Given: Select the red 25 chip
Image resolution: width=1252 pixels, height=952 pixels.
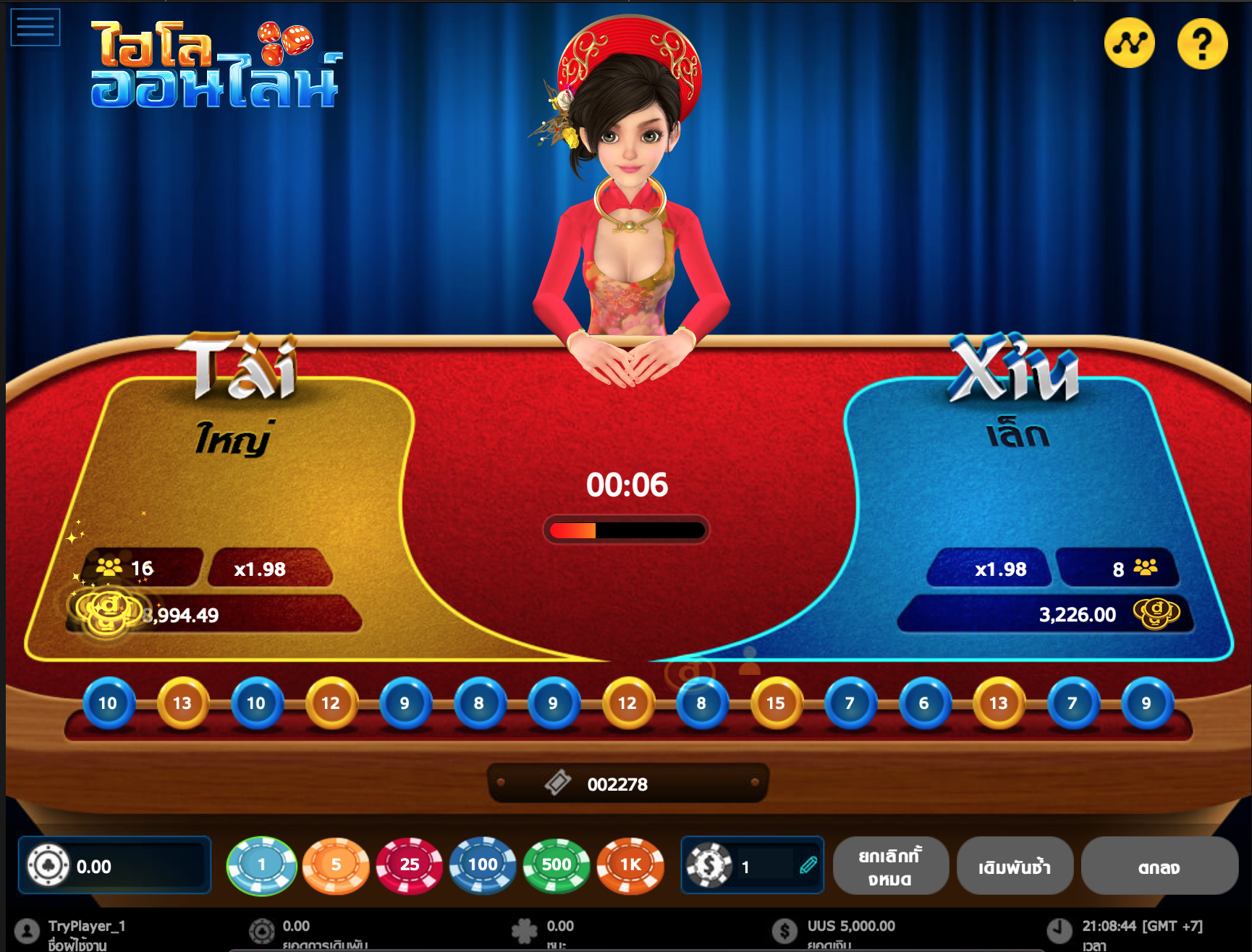Looking at the screenshot, I should pos(409,864).
